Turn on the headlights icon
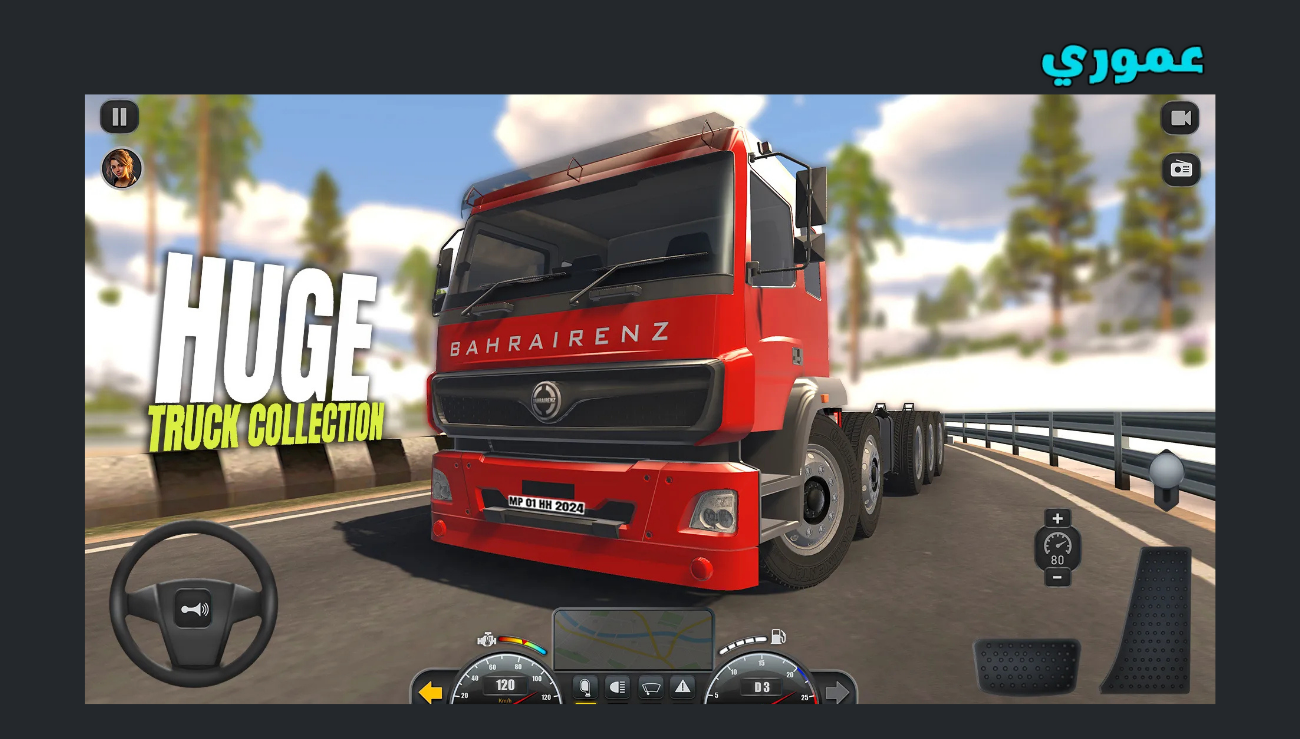The height and width of the screenshot is (739, 1300). [x=617, y=687]
